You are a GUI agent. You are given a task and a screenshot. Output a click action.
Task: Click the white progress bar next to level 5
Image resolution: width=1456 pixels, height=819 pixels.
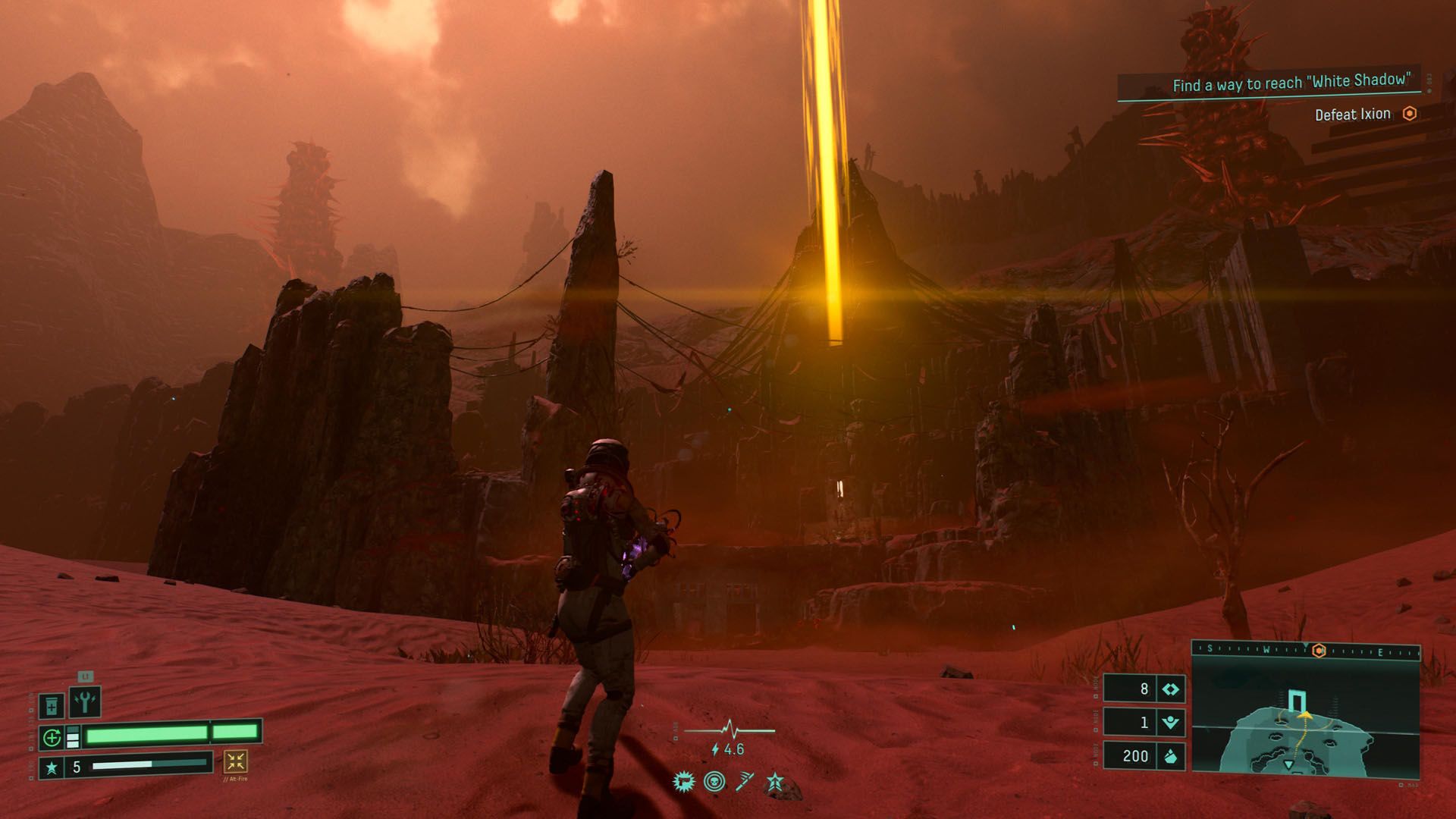(121, 765)
